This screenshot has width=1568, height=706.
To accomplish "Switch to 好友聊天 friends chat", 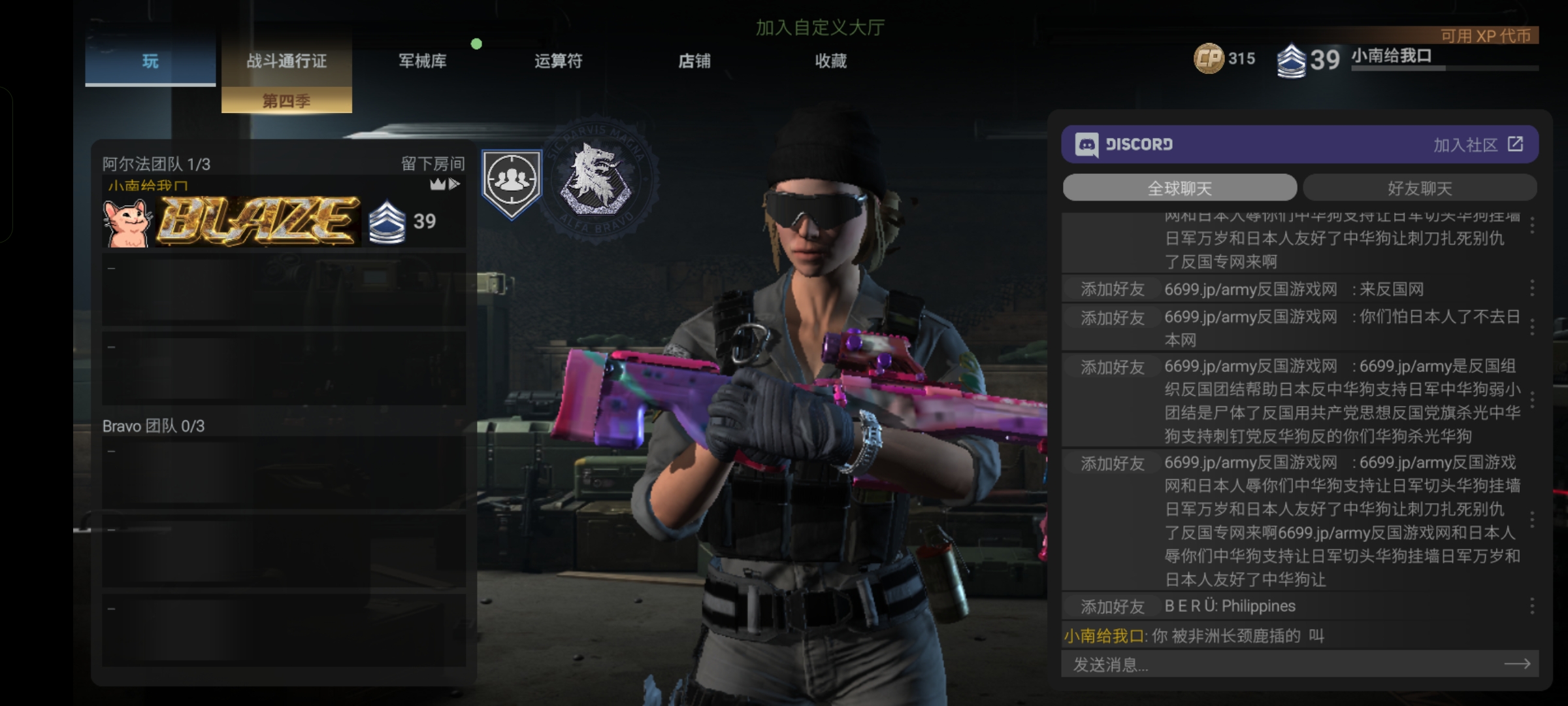I will point(1420,188).
